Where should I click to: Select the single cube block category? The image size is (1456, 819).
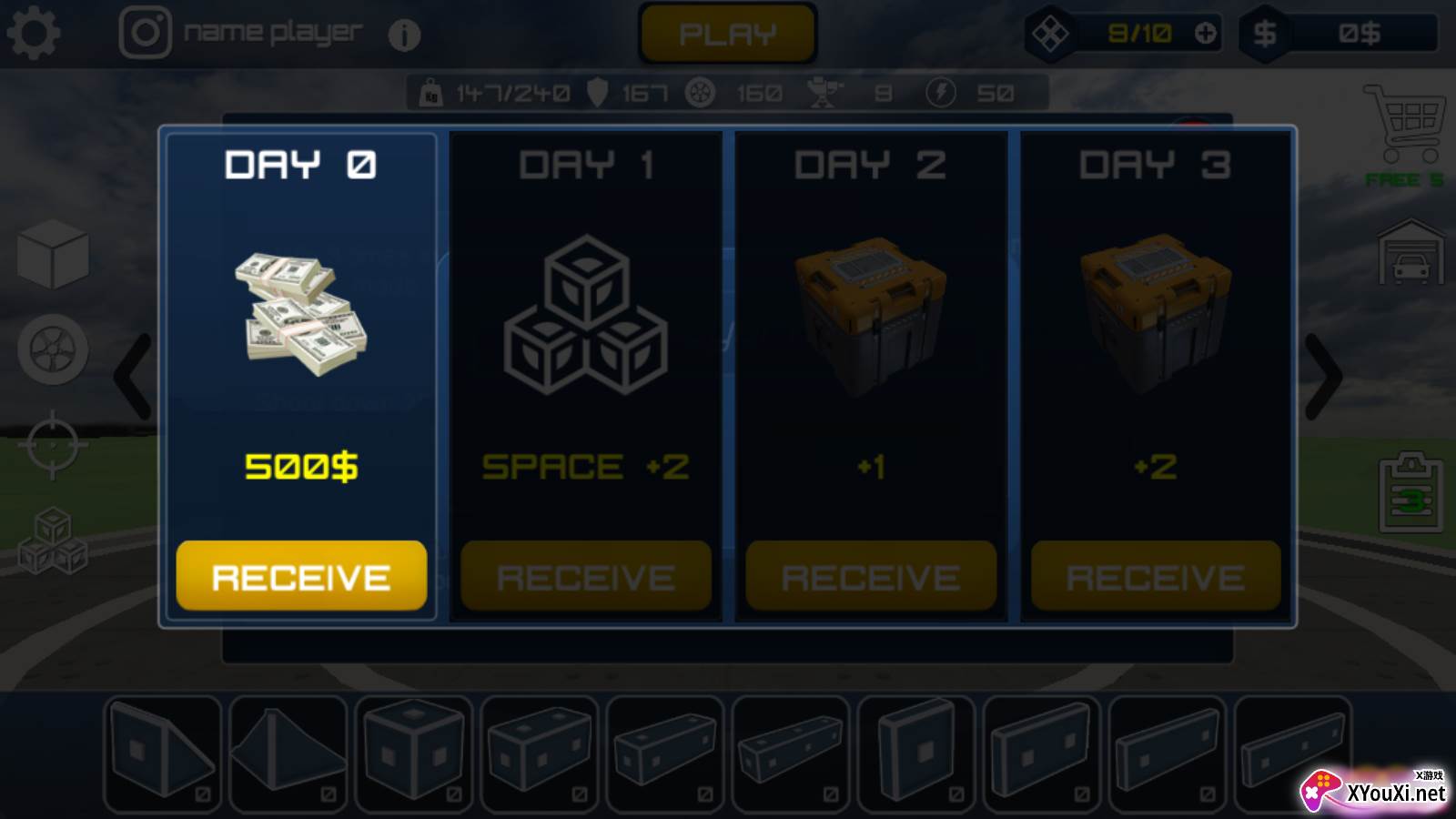(x=53, y=254)
